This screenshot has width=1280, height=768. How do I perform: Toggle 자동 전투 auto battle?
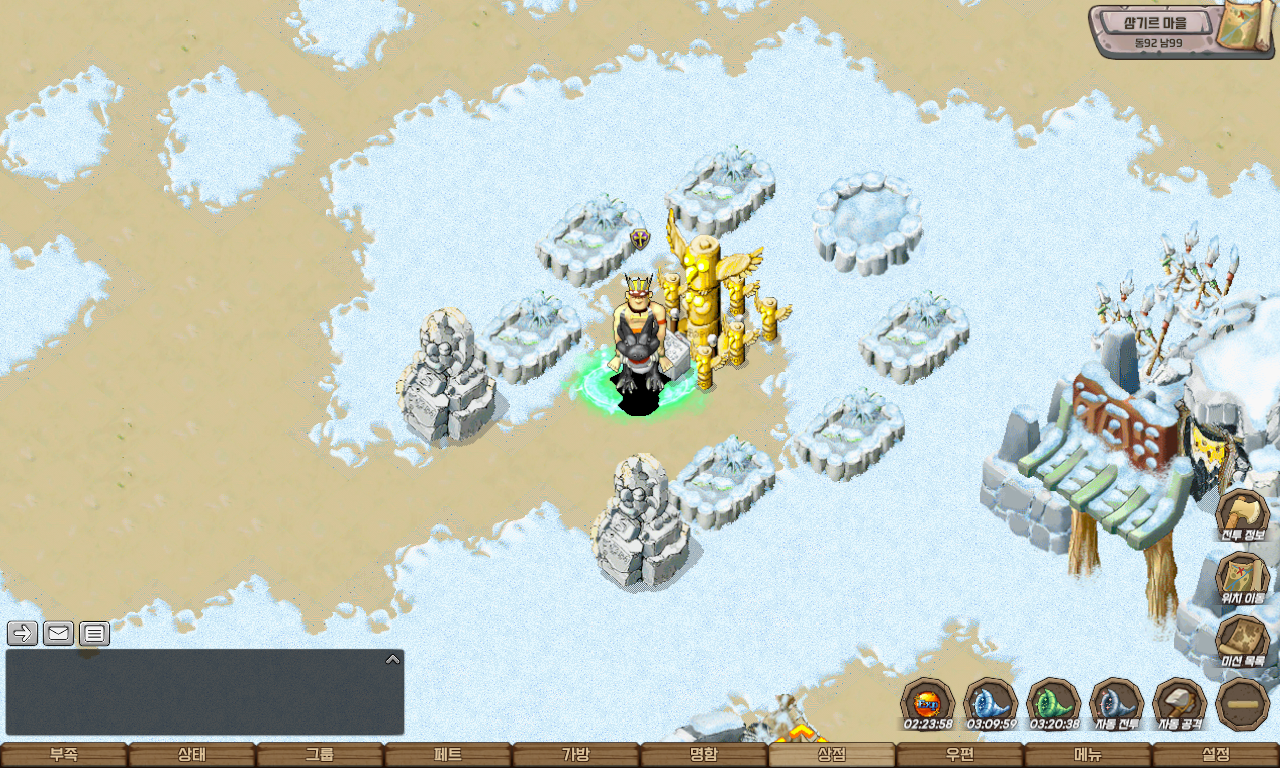point(1116,703)
